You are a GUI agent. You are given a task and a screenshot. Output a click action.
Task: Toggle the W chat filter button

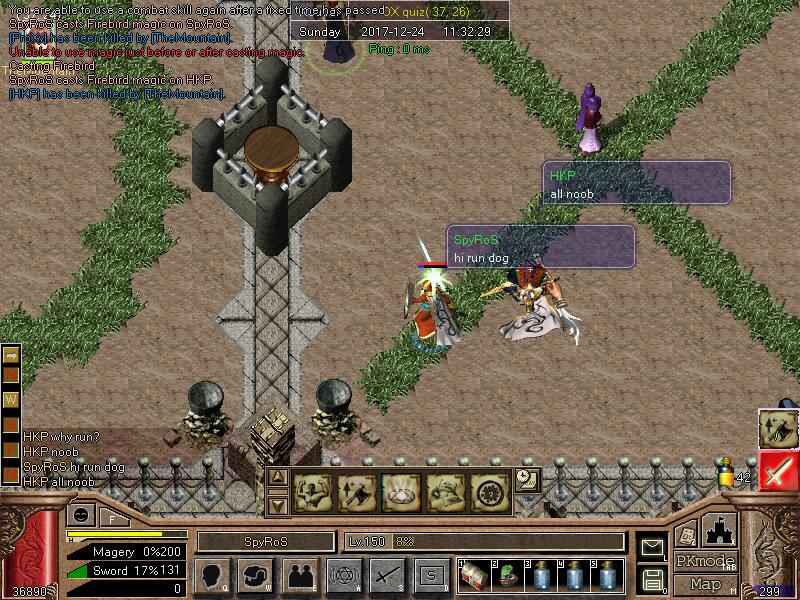coord(12,401)
